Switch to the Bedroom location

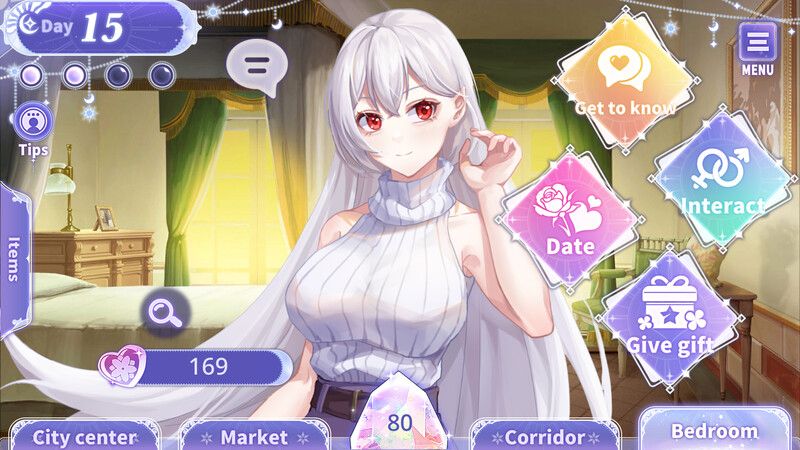click(714, 430)
